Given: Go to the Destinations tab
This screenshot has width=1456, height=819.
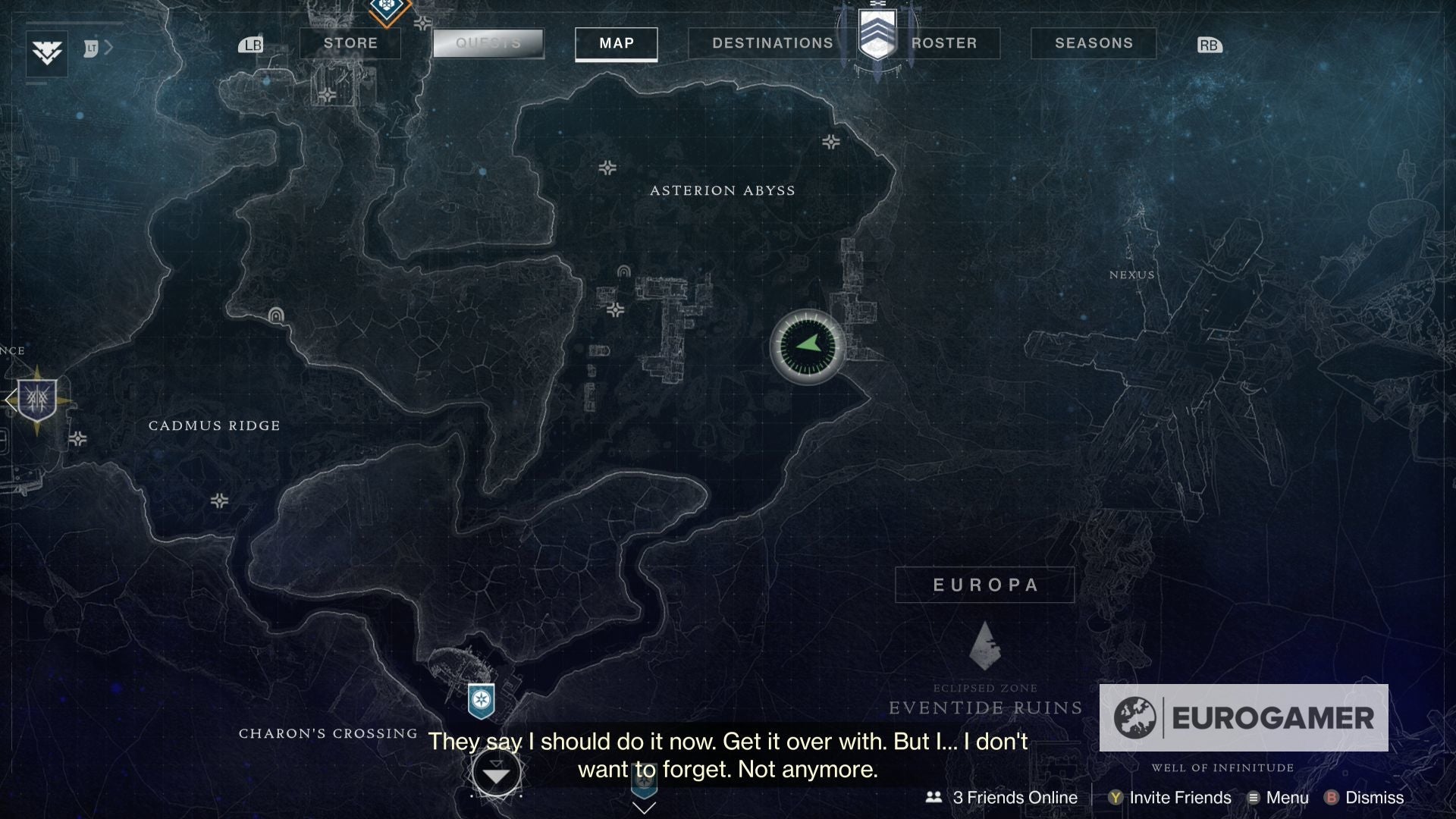Looking at the screenshot, I should click(772, 43).
